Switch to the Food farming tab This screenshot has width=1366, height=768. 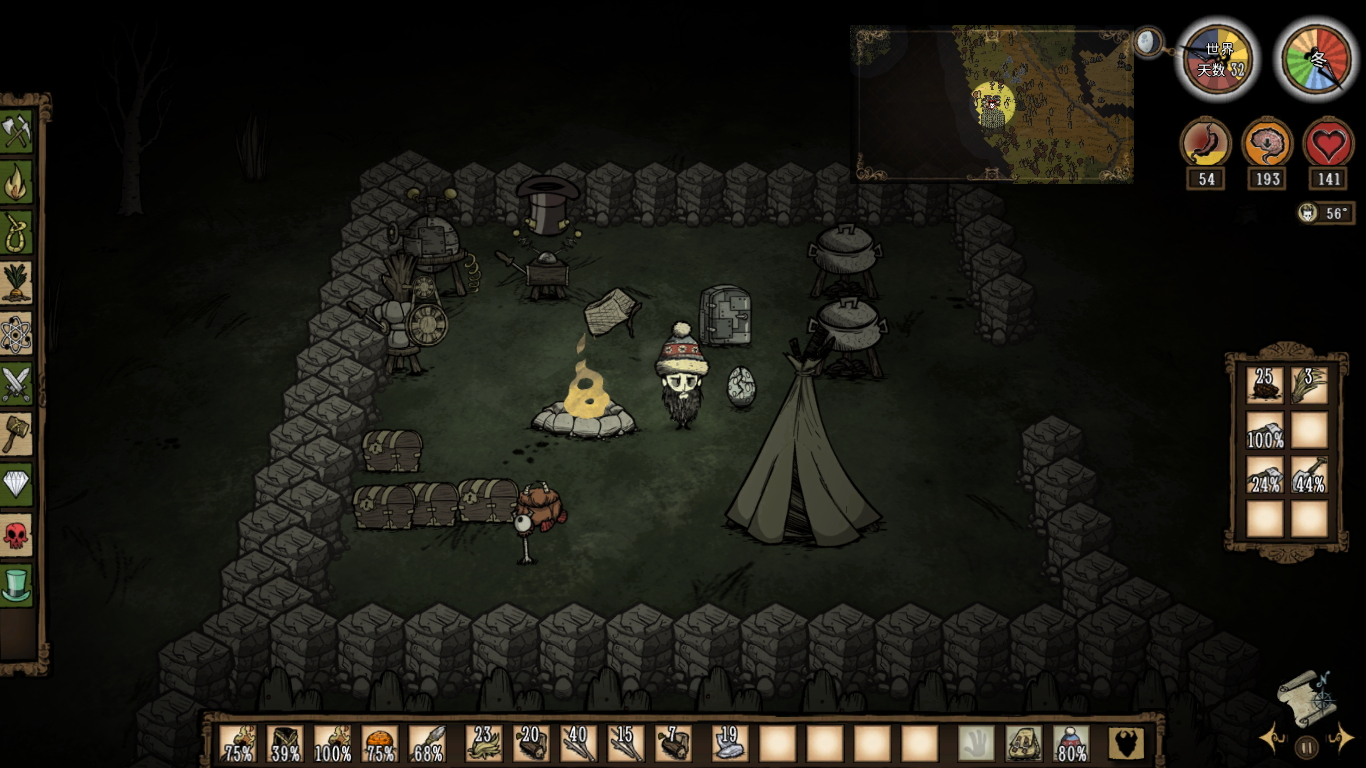(17, 283)
